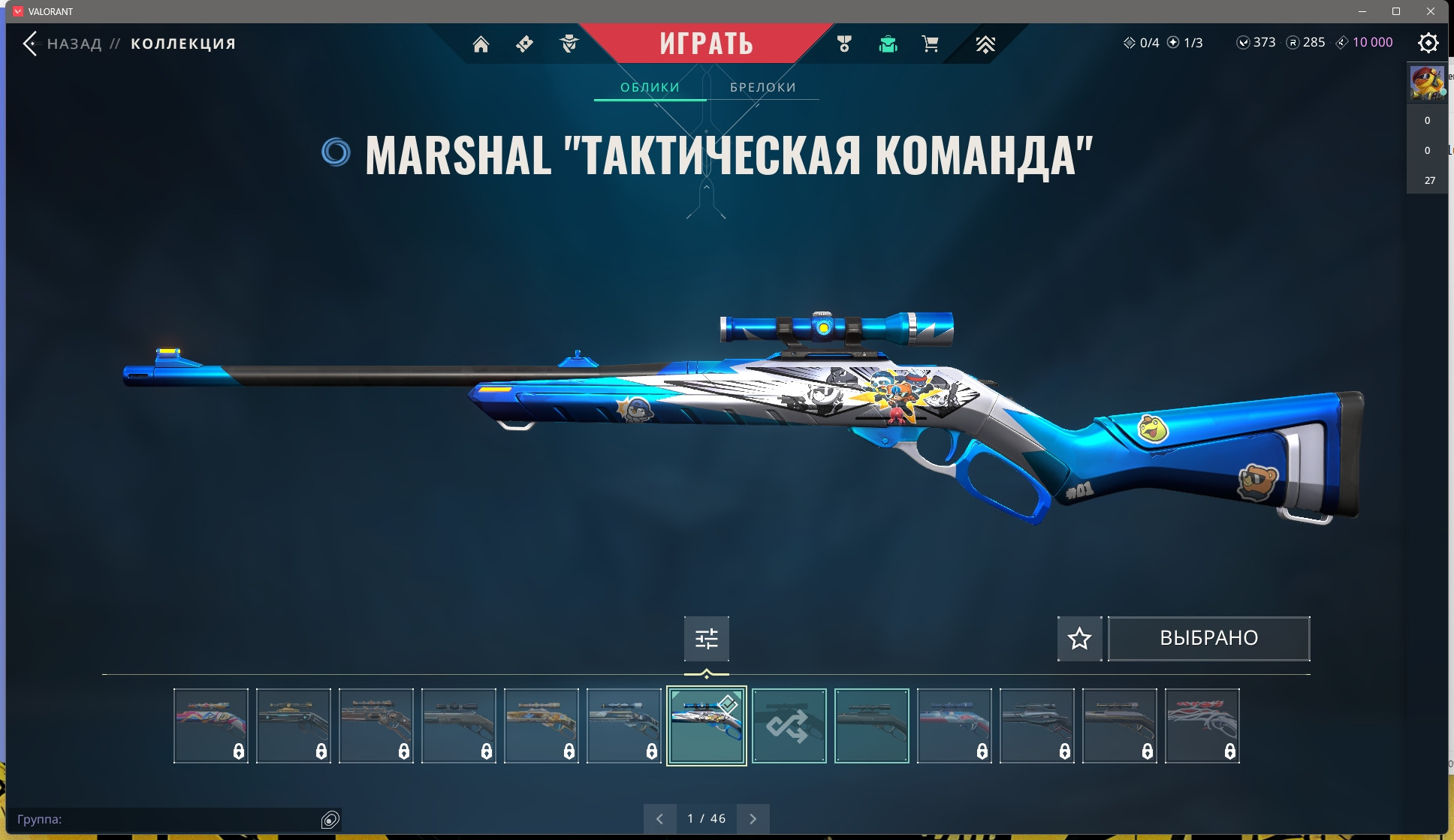Screen dimensions: 1454x840
Task: Select the red and white tentacle Marshal skin
Action: coord(1202,726)
